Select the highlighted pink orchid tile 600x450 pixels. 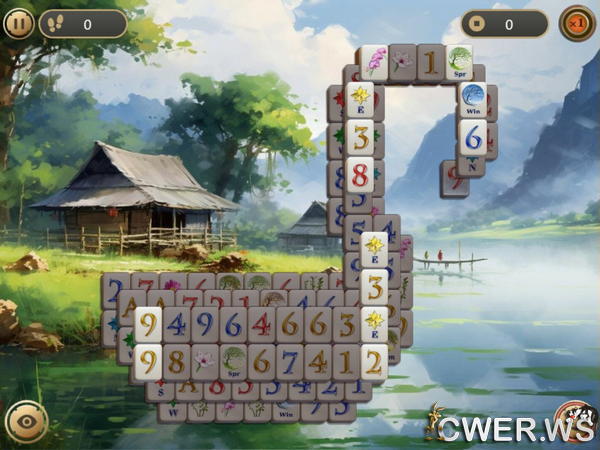tap(374, 62)
